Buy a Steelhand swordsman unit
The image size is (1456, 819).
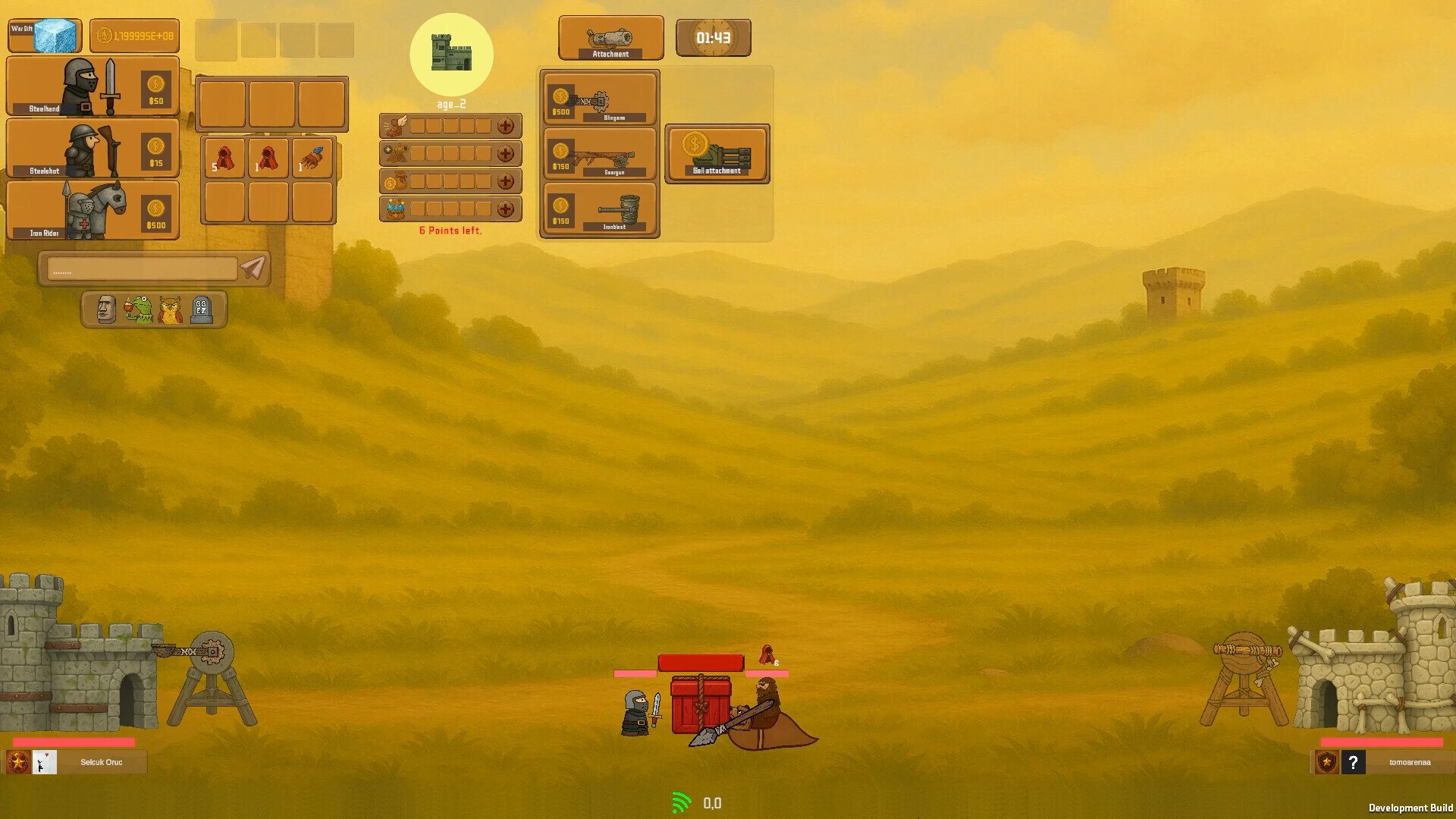pyautogui.click(x=93, y=86)
